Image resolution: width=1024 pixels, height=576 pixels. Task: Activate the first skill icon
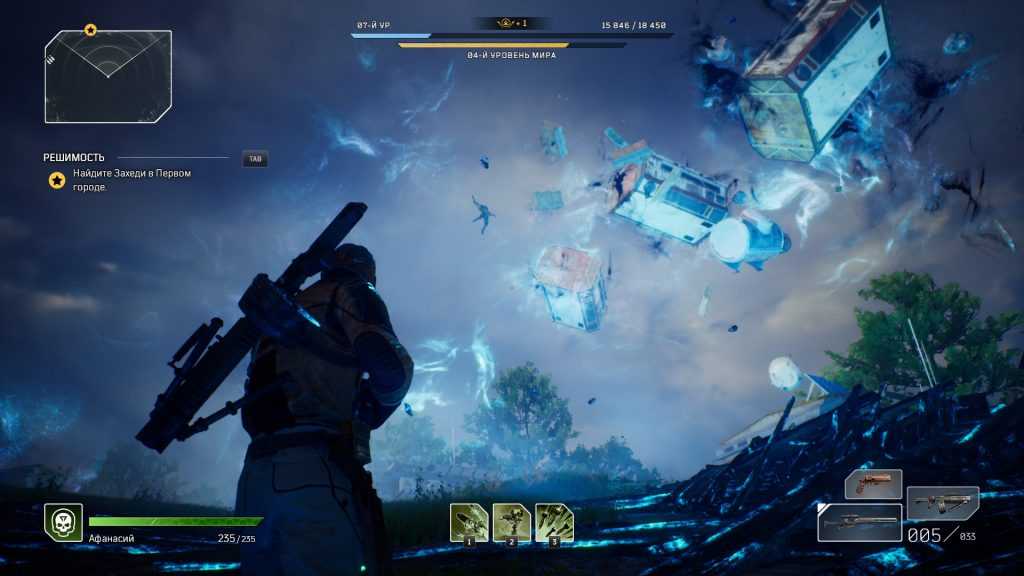[x=469, y=522]
